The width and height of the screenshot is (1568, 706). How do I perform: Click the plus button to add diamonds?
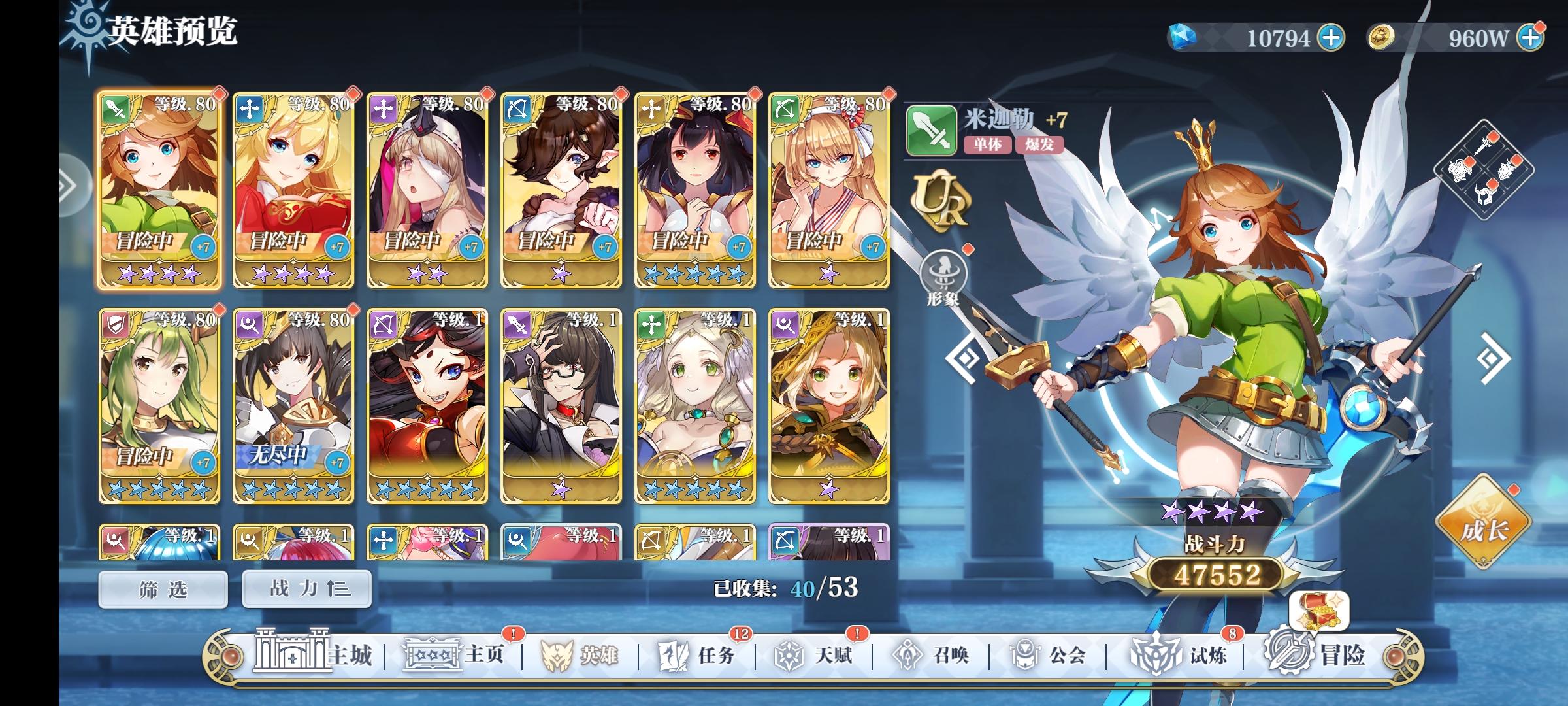[1331, 38]
